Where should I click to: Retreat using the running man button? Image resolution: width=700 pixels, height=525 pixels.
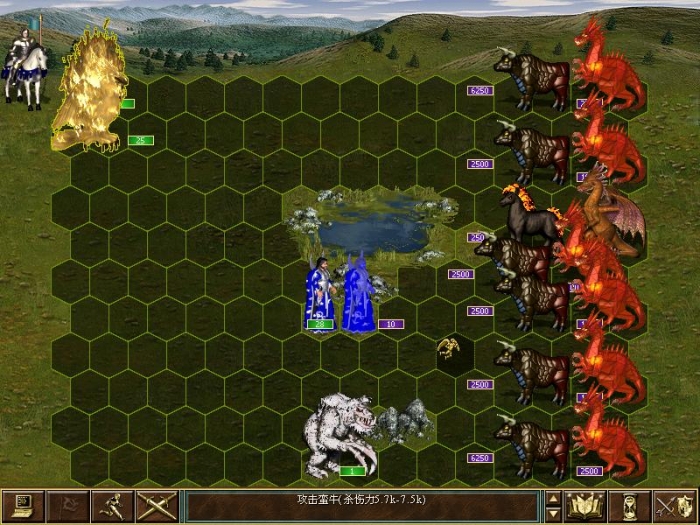(x=115, y=506)
